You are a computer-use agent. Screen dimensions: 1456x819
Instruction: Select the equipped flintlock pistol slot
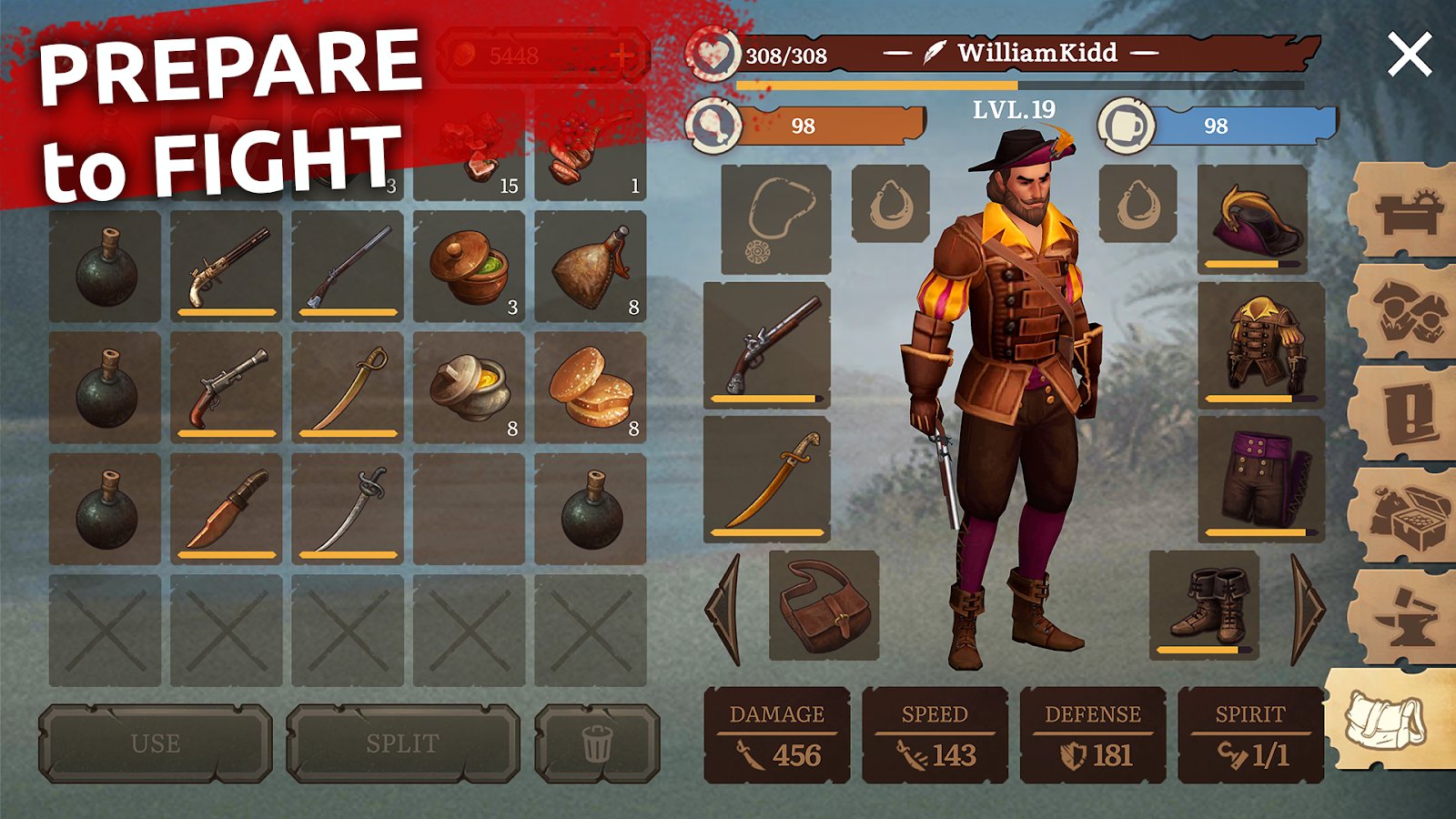(767, 344)
